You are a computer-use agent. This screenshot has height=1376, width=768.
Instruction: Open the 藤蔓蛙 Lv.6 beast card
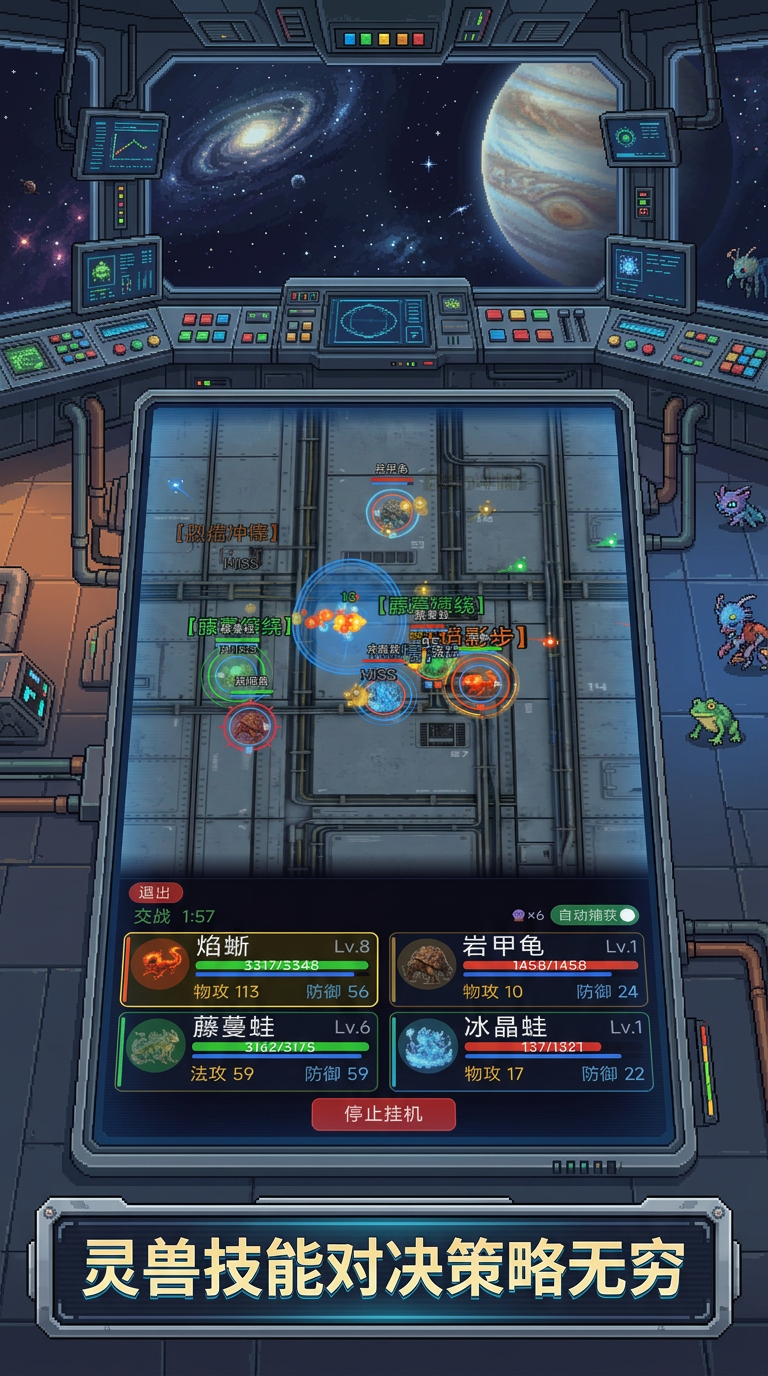(x=248, y=1051)
